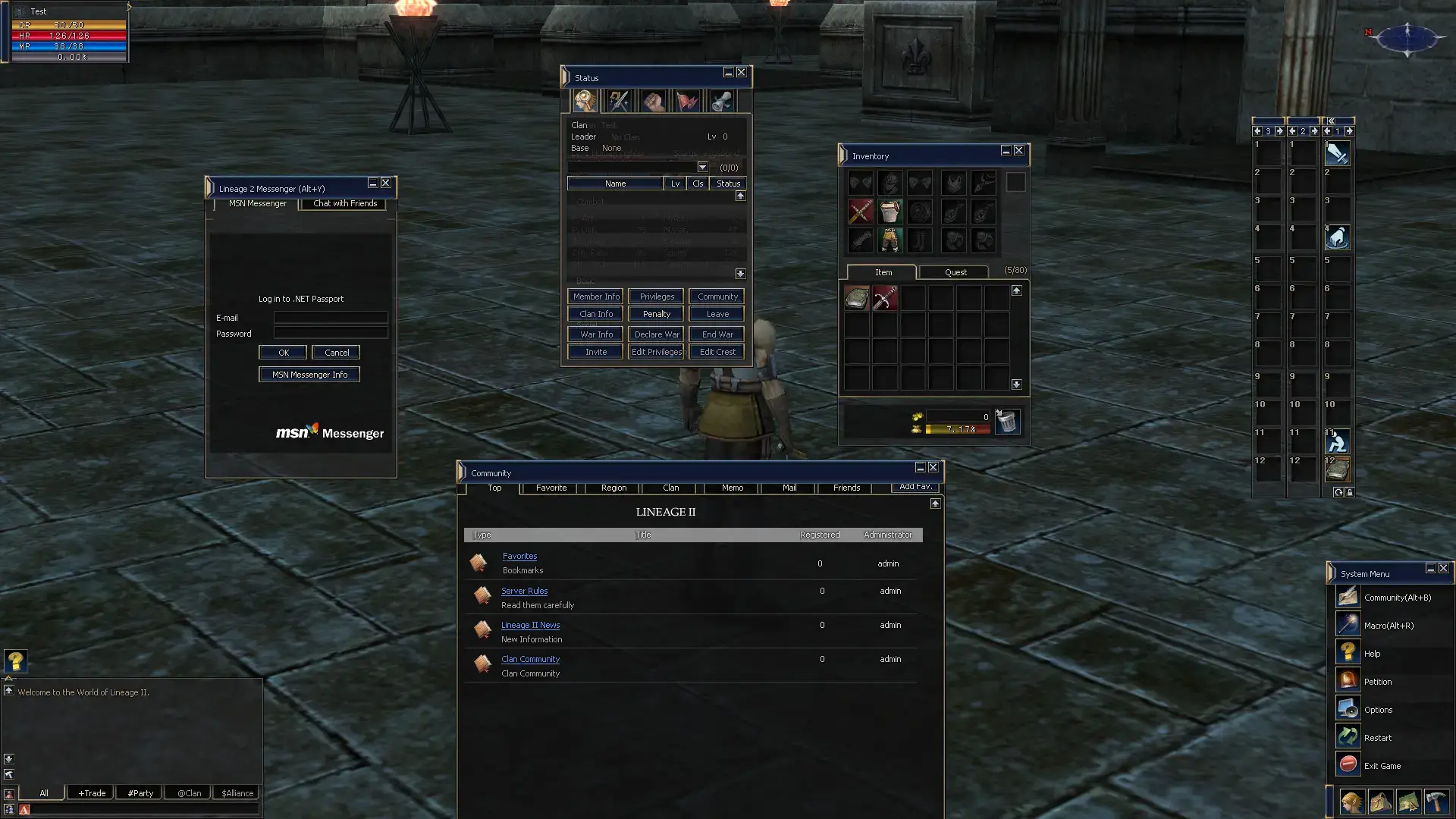Cancel the Messenger login
The image size is (1456, 819).
pyautogui.click(x=337, y=353)
